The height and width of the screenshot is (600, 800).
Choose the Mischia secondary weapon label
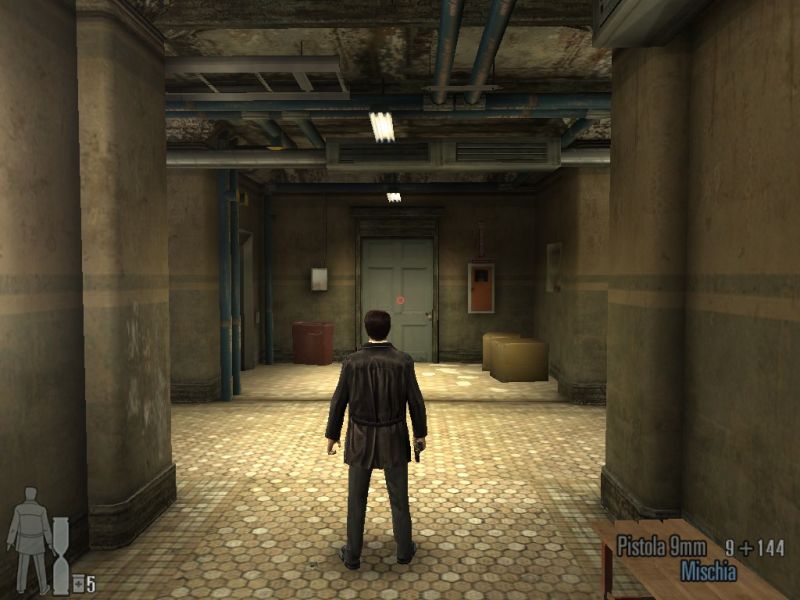tap(708, 572)
